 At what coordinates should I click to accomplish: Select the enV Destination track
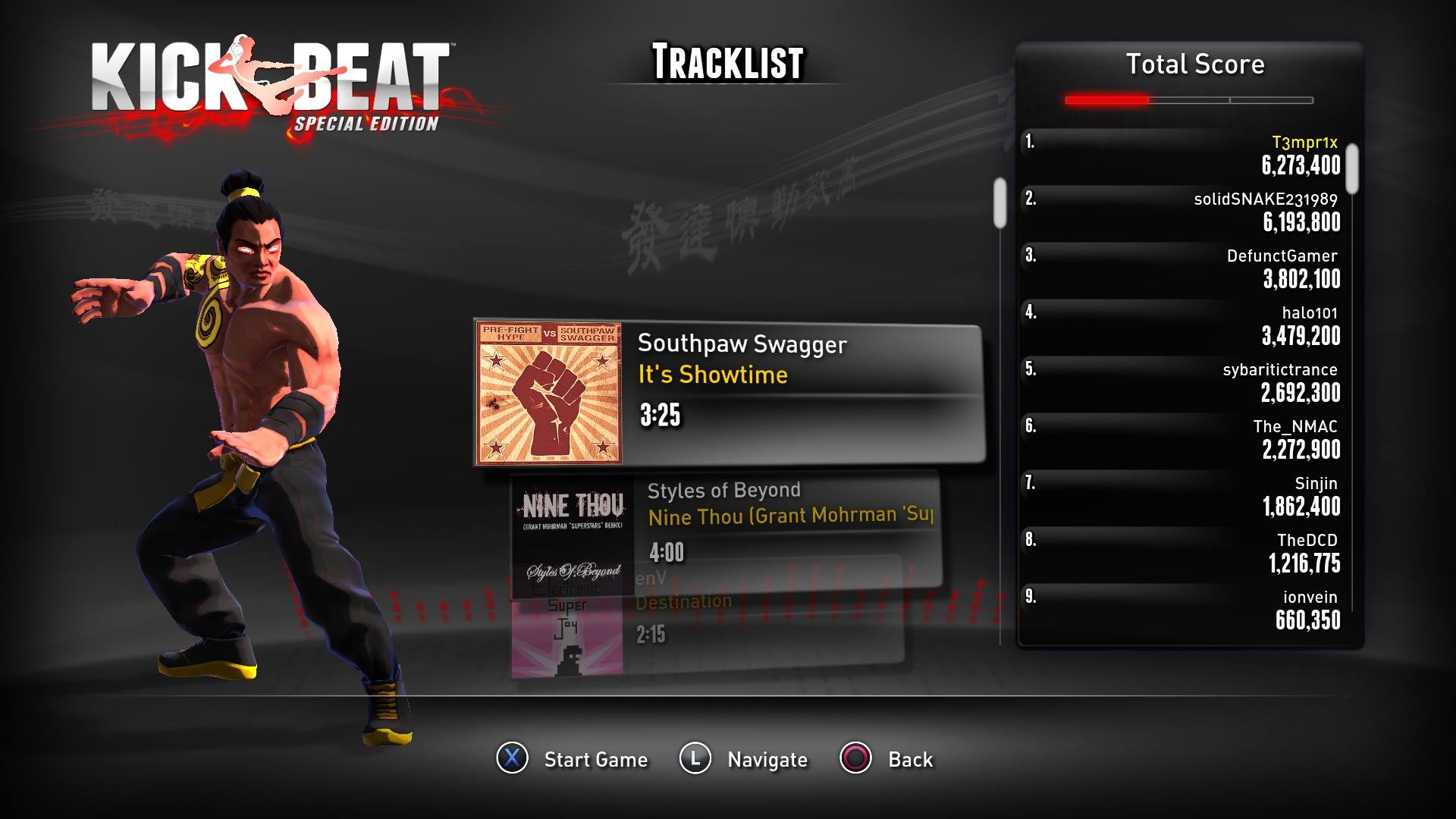pos(682,602)
